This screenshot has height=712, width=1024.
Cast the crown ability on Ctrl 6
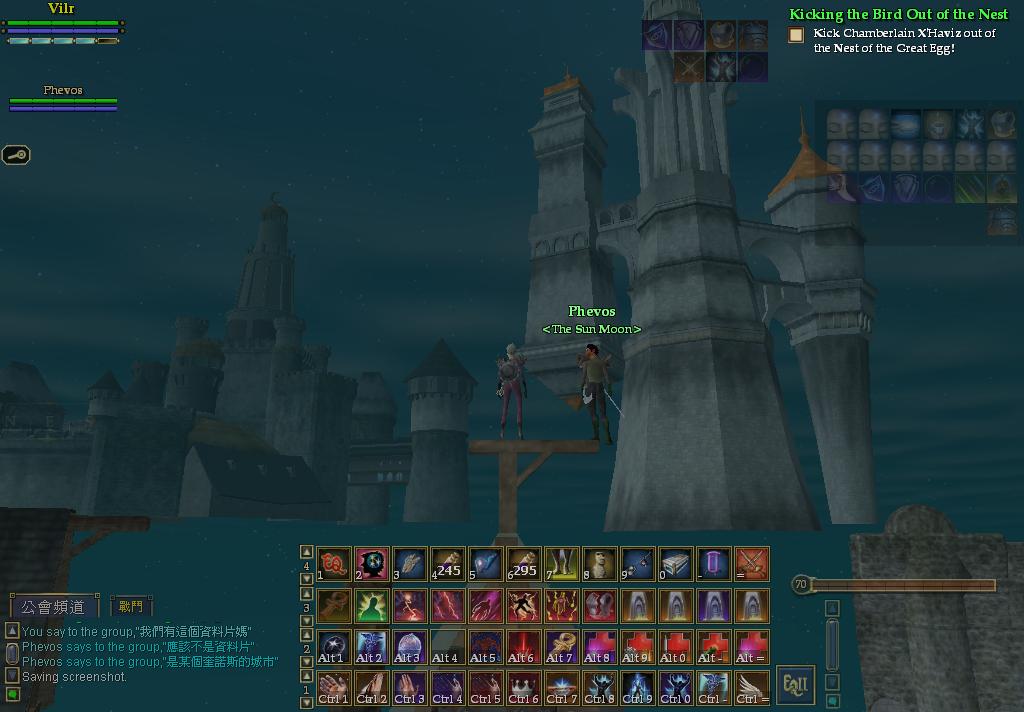(x=524, y=686)
